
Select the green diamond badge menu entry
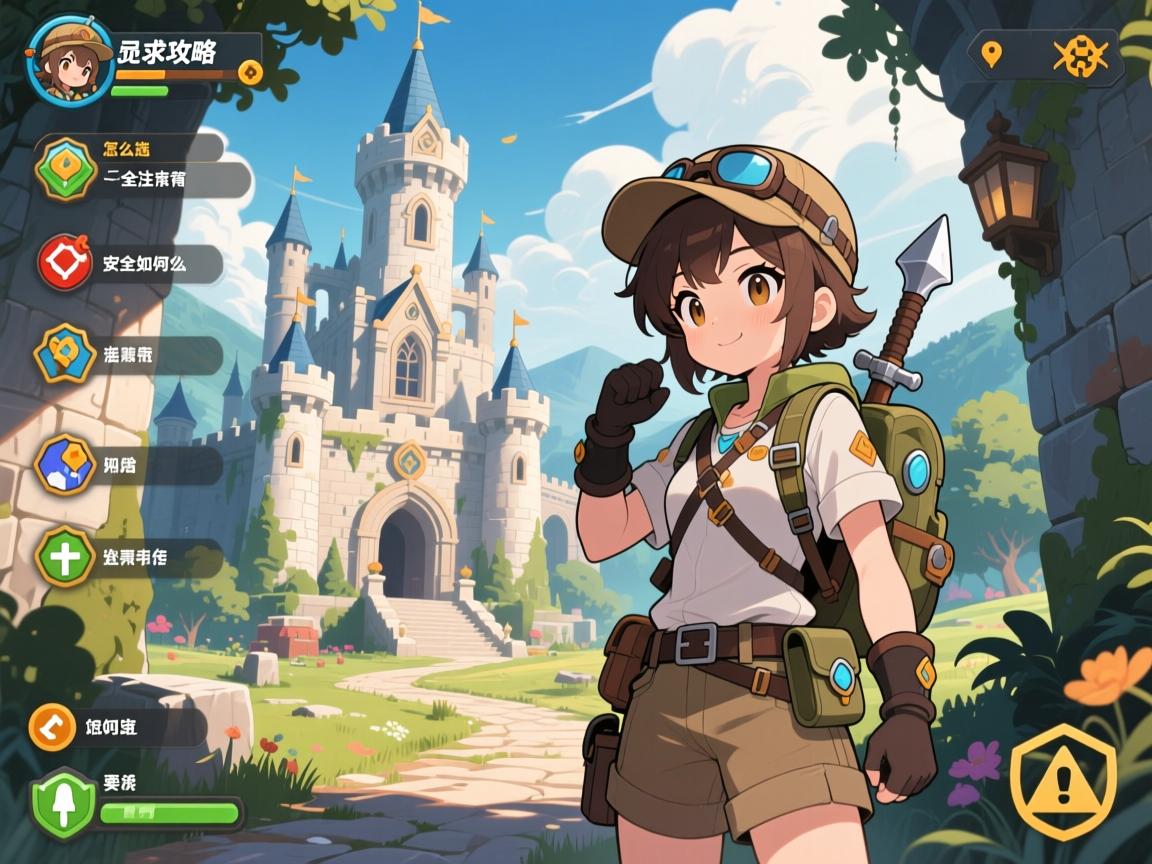pyautogui.click(x=66, y=169)
